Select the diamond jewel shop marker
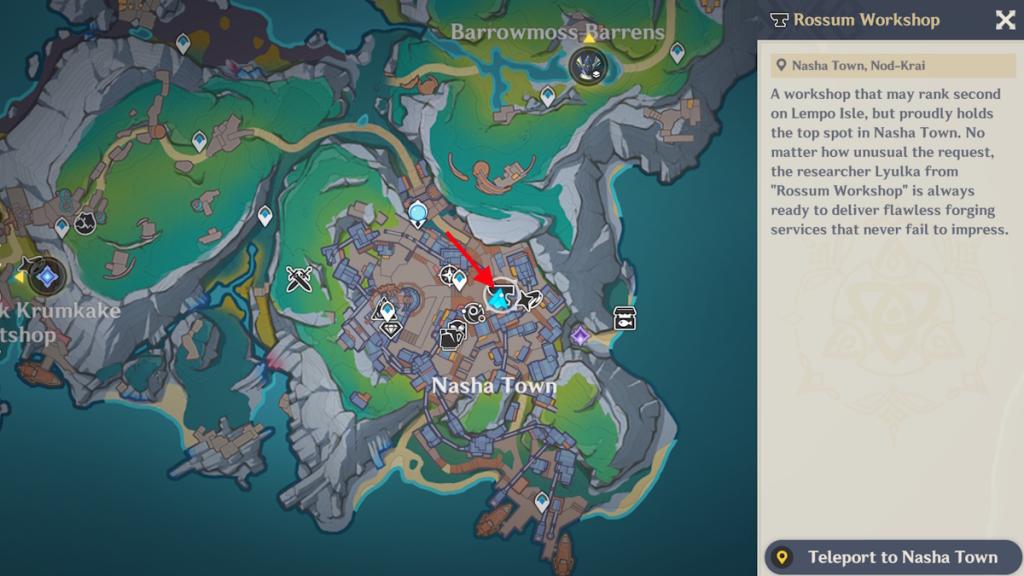 tap(391, 327)
